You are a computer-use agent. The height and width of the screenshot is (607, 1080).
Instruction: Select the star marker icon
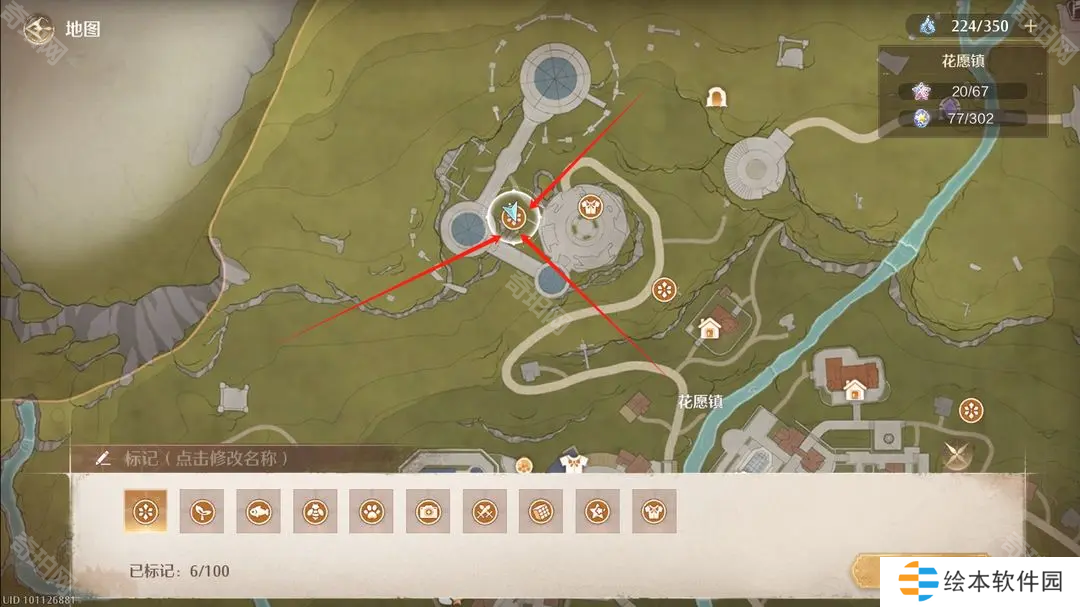tap(598, 511)
